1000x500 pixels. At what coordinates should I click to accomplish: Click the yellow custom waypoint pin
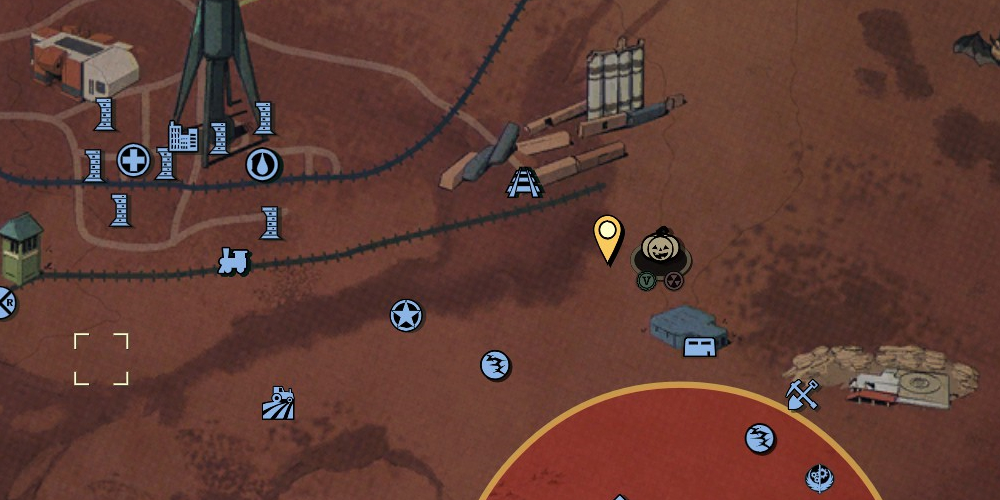[607, 238]
